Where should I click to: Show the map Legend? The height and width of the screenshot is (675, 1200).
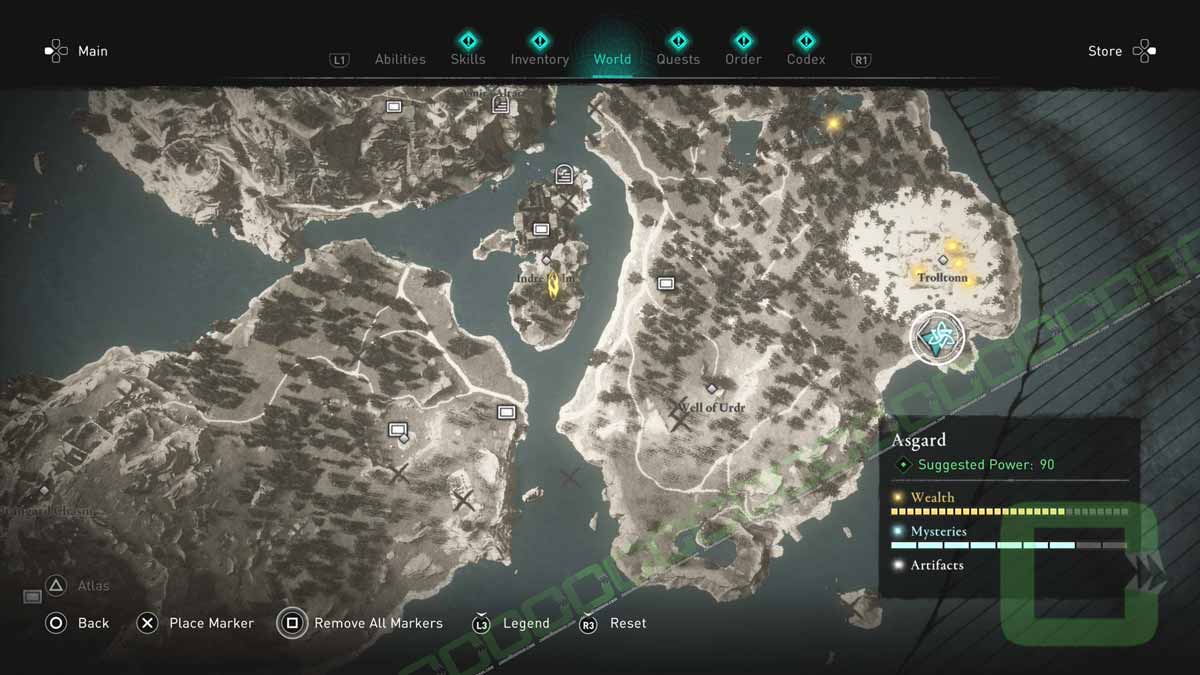(511, 623)
